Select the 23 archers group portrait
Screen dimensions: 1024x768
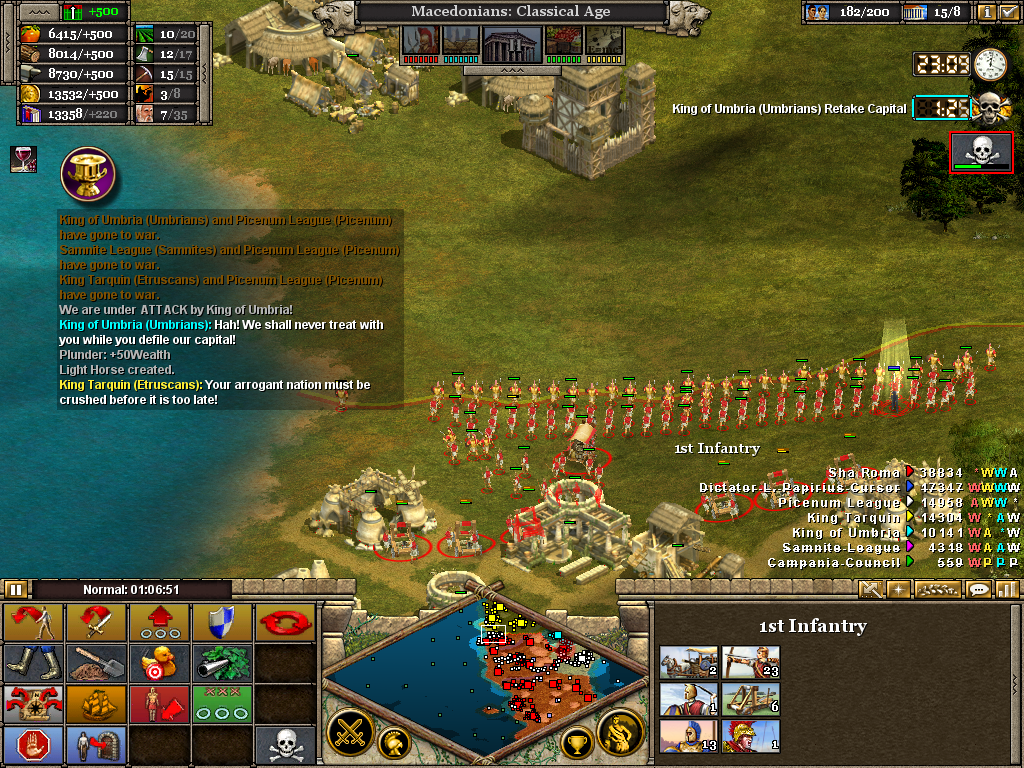pyautogui.click(x=750, y=662)
